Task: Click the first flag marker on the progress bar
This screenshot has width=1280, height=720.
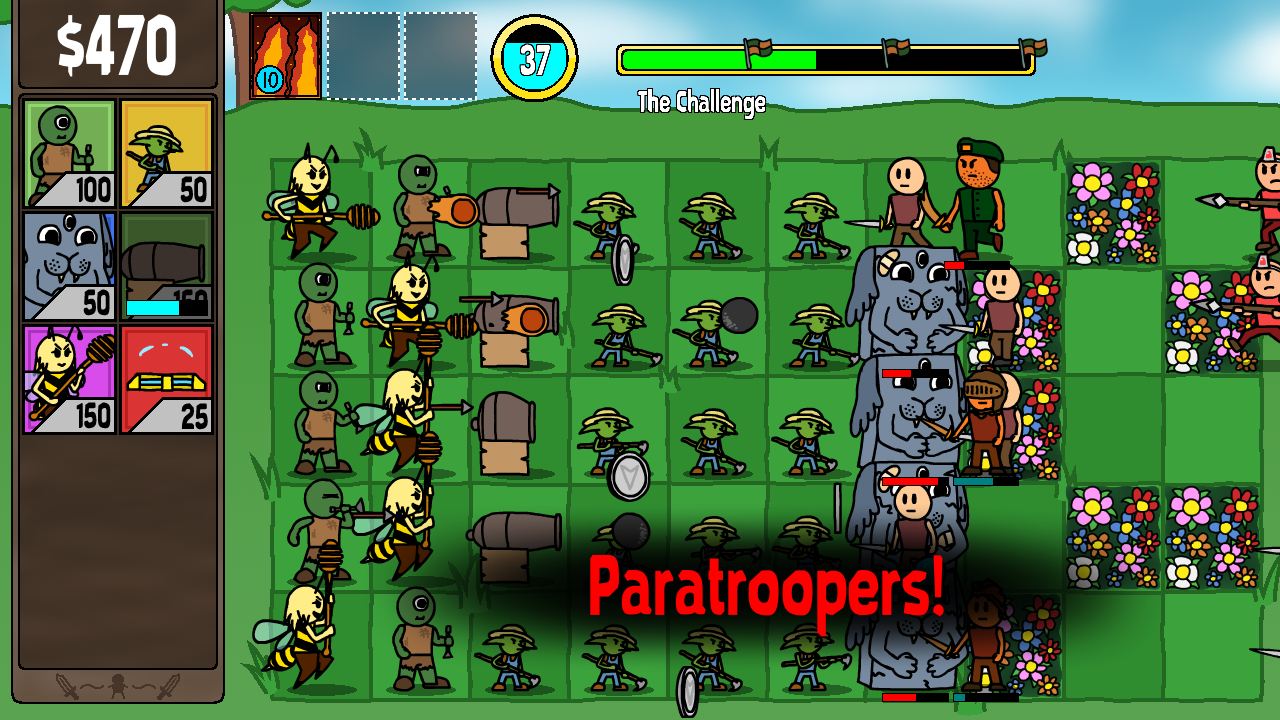Action: click(x=757, y=48)
